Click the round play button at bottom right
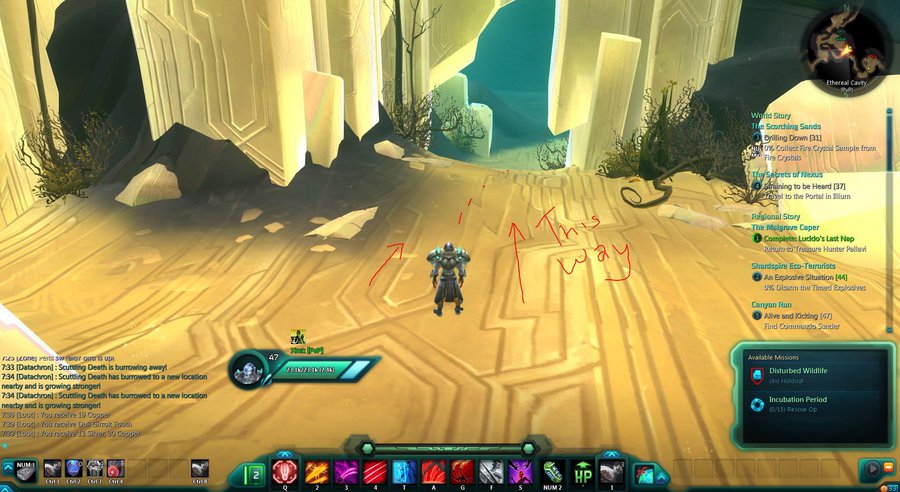The width and height of the screenshot is (900, 492). (870, 468)
